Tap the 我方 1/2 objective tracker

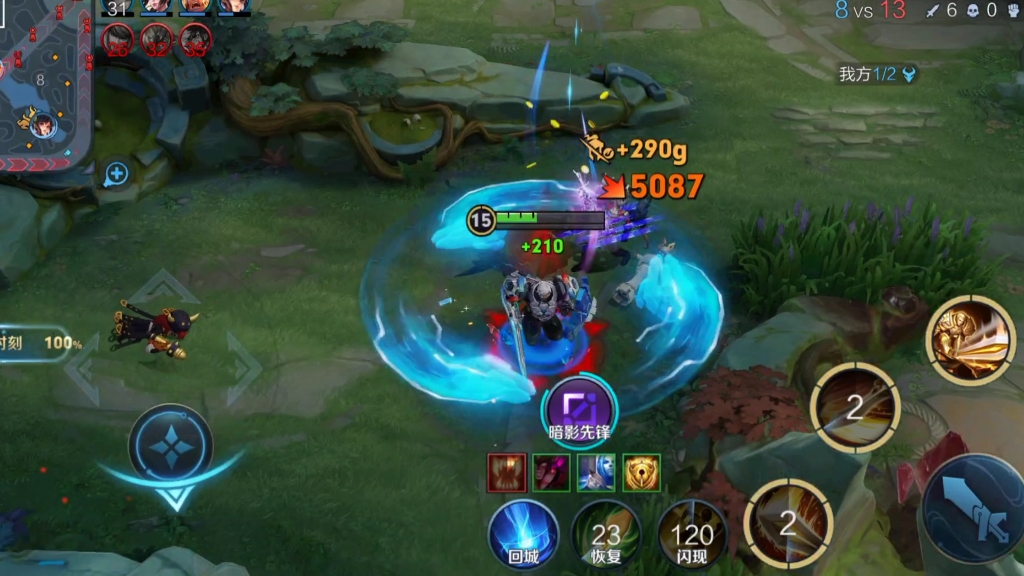[877, 73]
